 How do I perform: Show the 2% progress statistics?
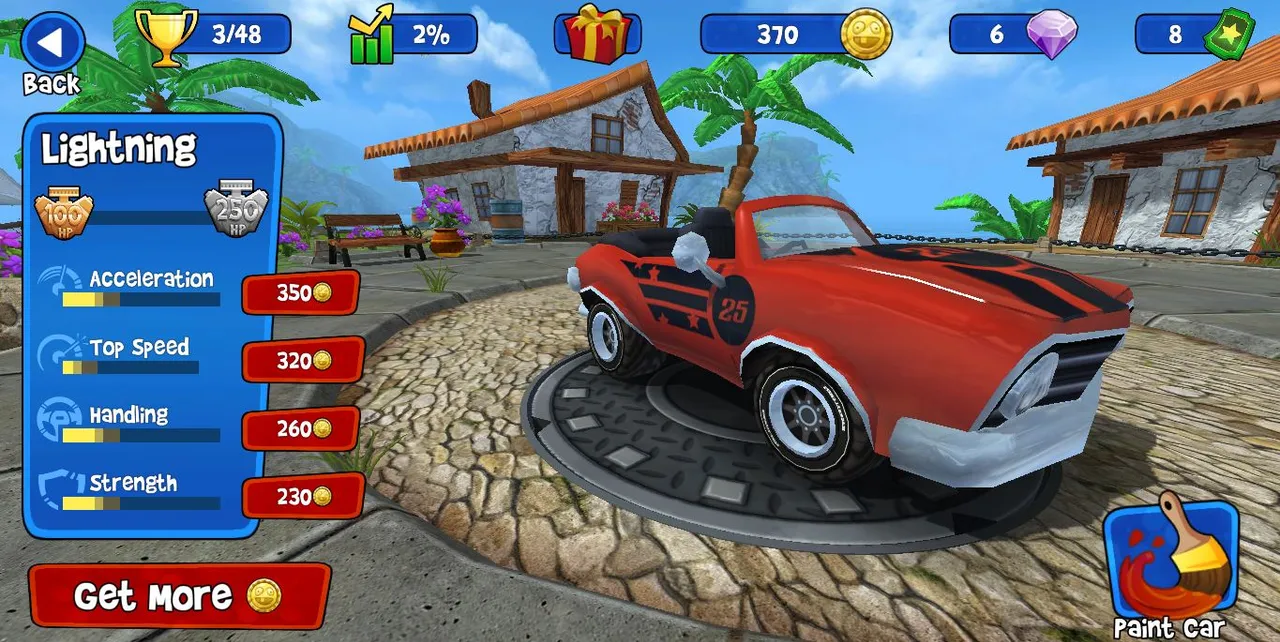(413, 35)
